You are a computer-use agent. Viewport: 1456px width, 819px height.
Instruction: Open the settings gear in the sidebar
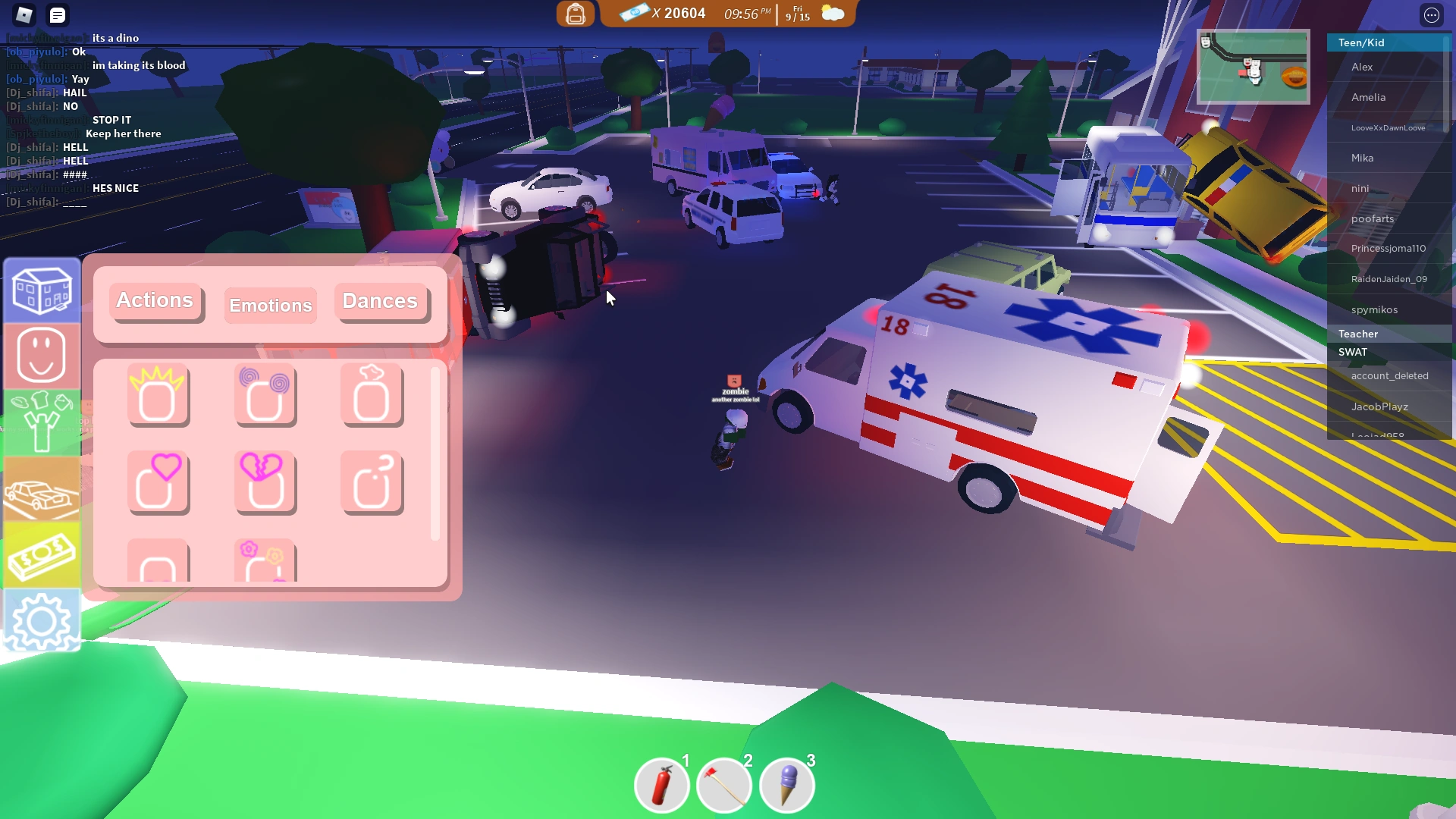pyautogui.click(x=42, y=620)
